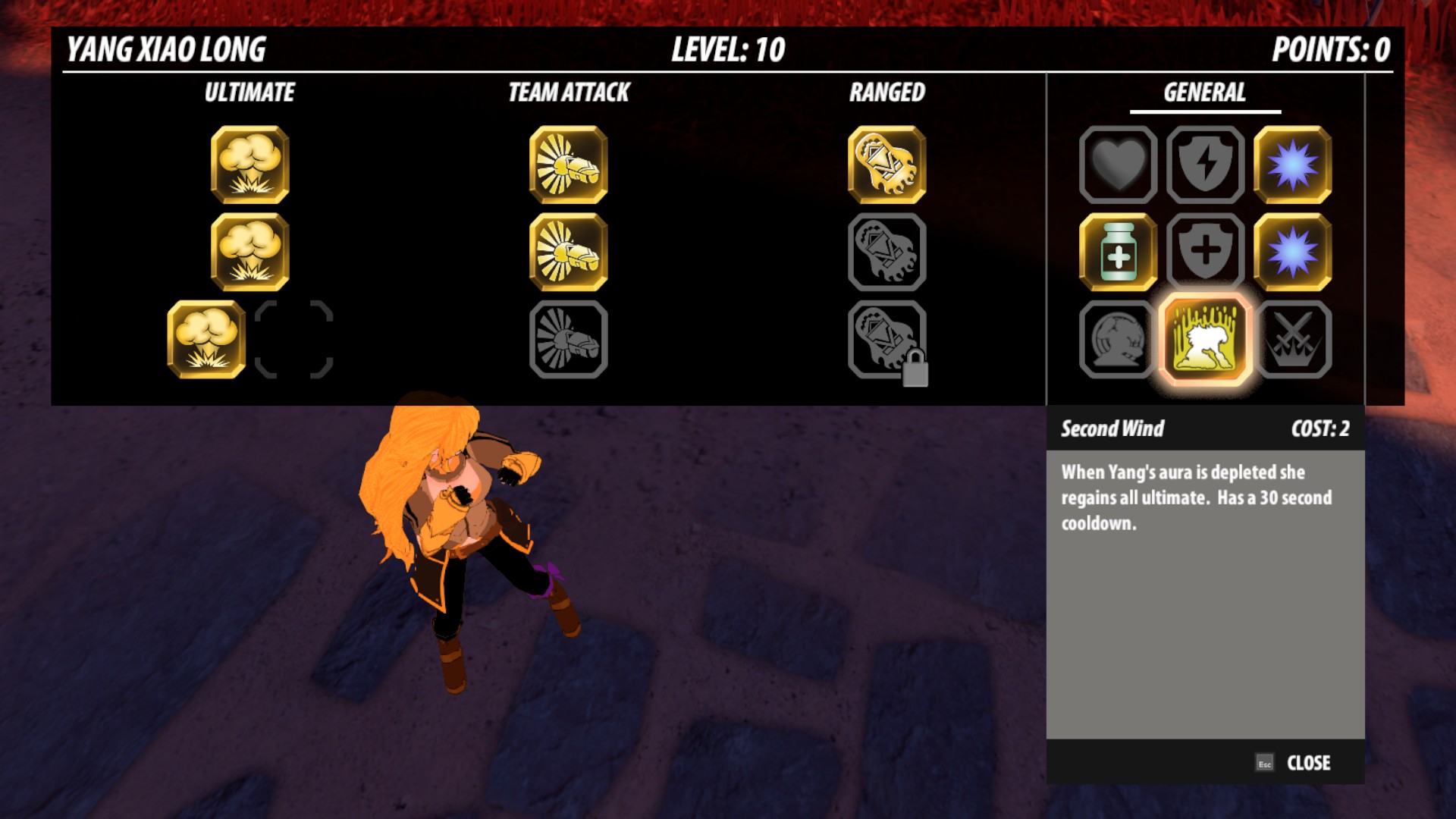Screen dimensions: 1456x819
Task: Select the healing potion skill icon
Action: [1118, 252]
